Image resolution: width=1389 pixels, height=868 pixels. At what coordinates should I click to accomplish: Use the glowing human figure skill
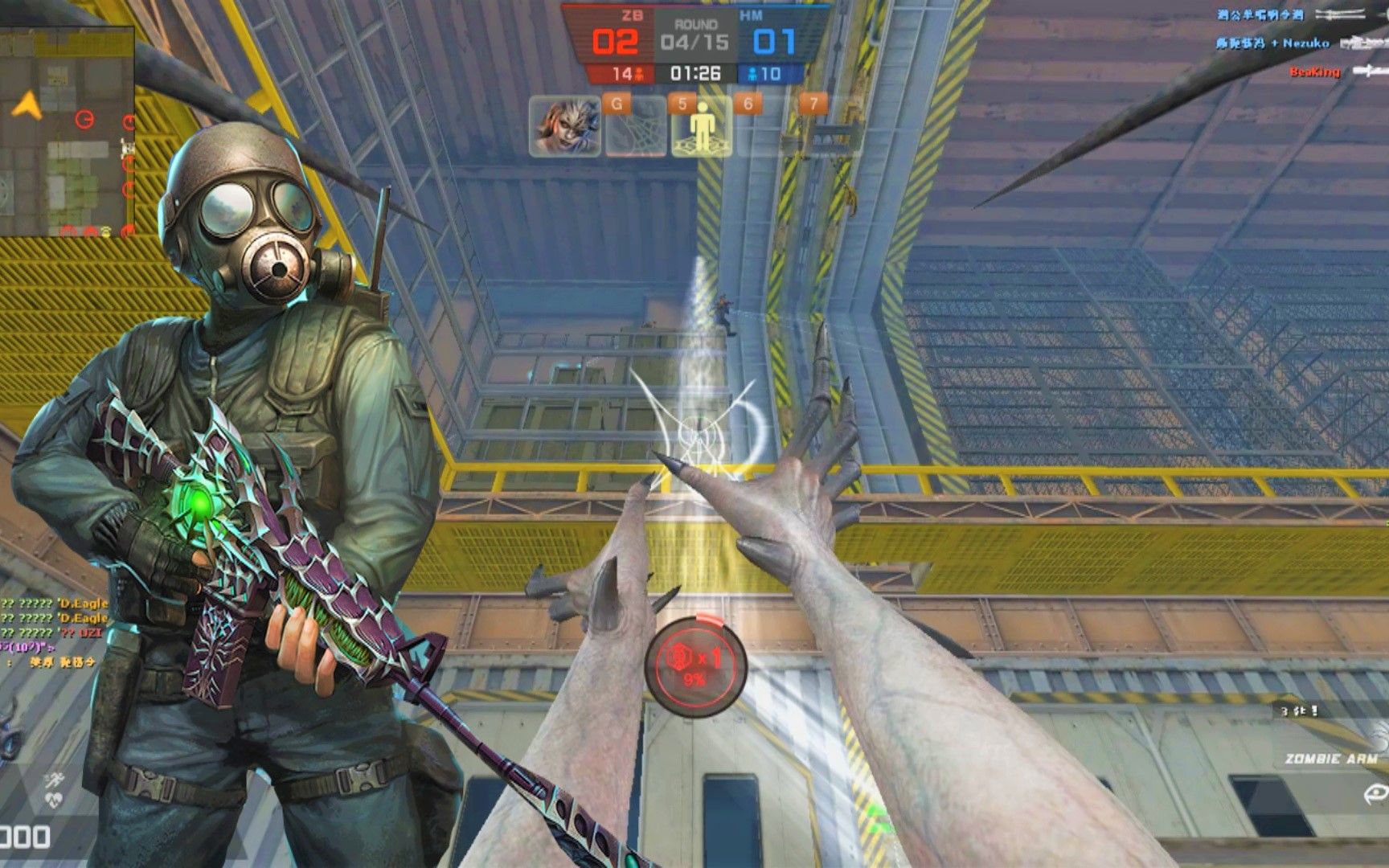click(x=702, y=127)
